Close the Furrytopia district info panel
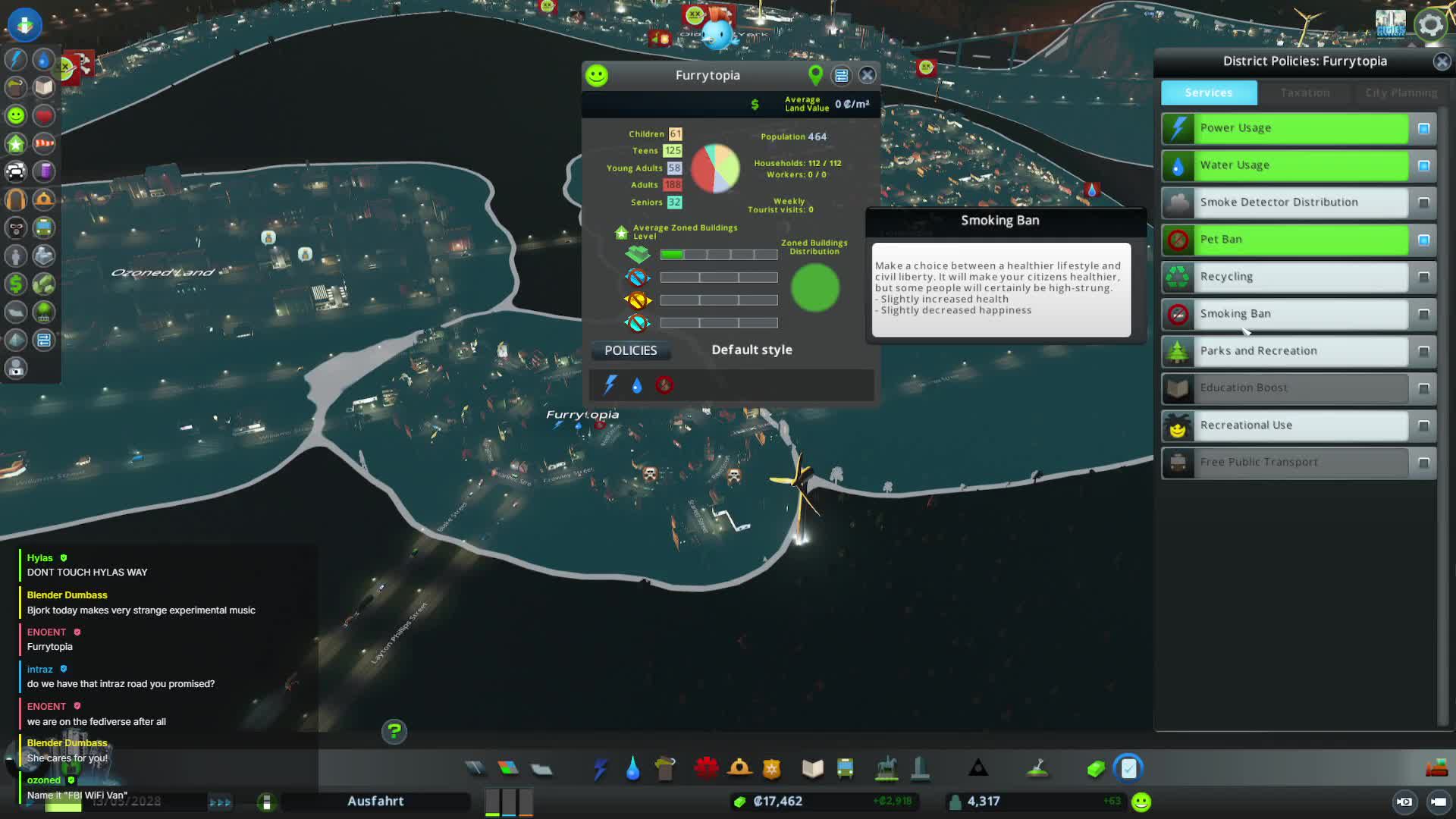 (x=868, y=75)
